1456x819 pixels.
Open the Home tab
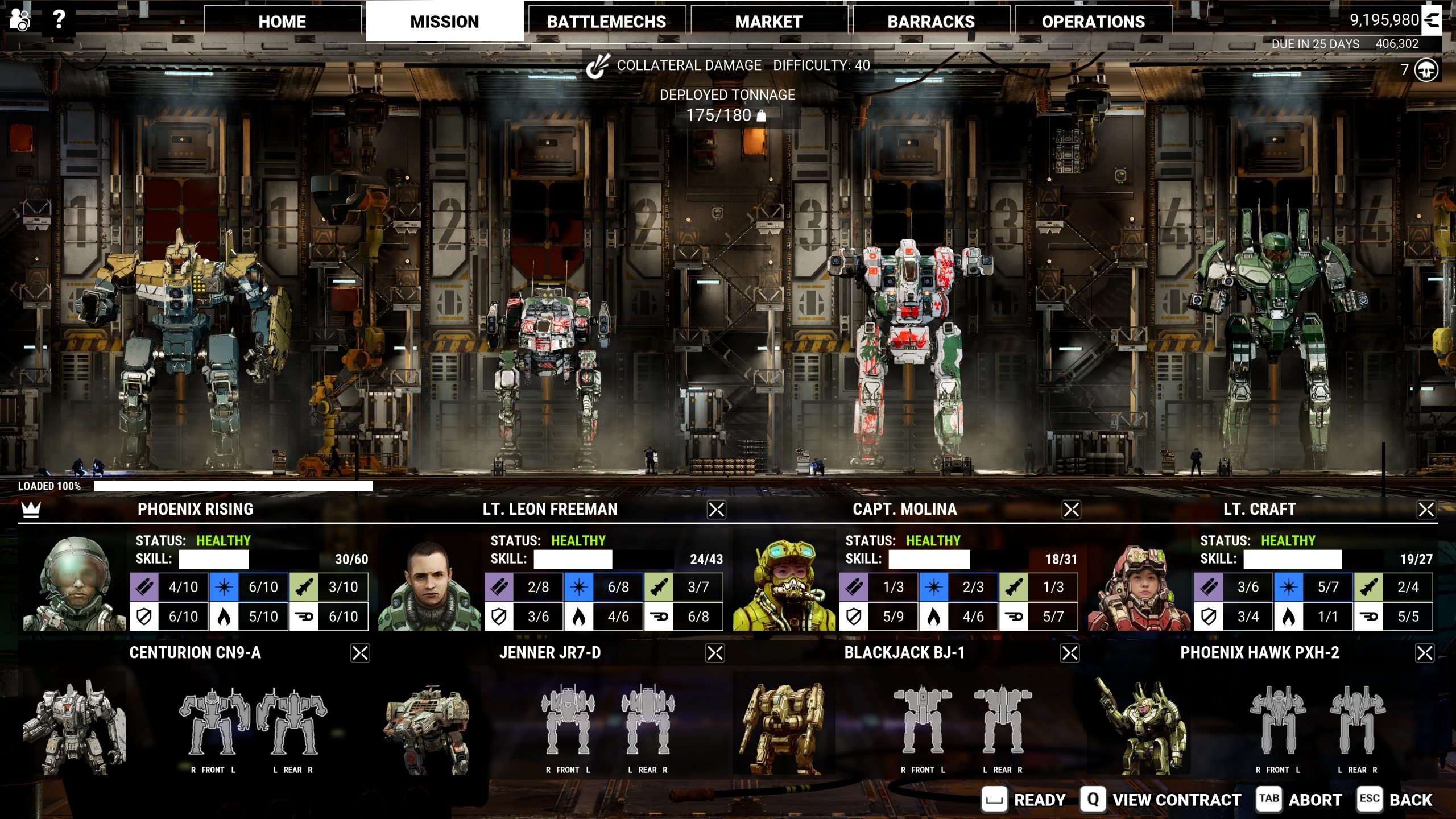click(282, 22)
